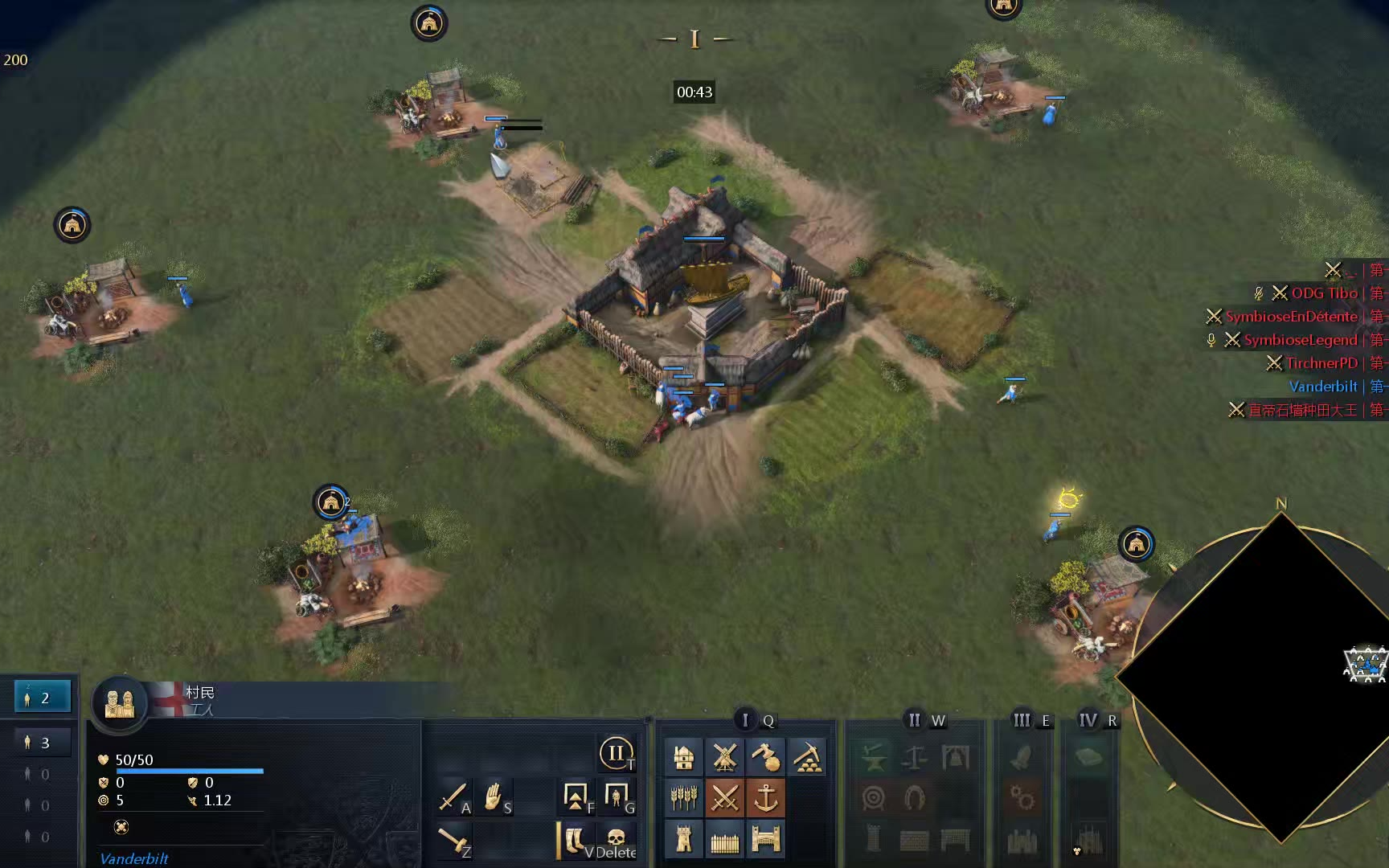Issue the stop command with hand icon
The height and width of the screenshot is (868, 1389).
(x=494, y=797)
